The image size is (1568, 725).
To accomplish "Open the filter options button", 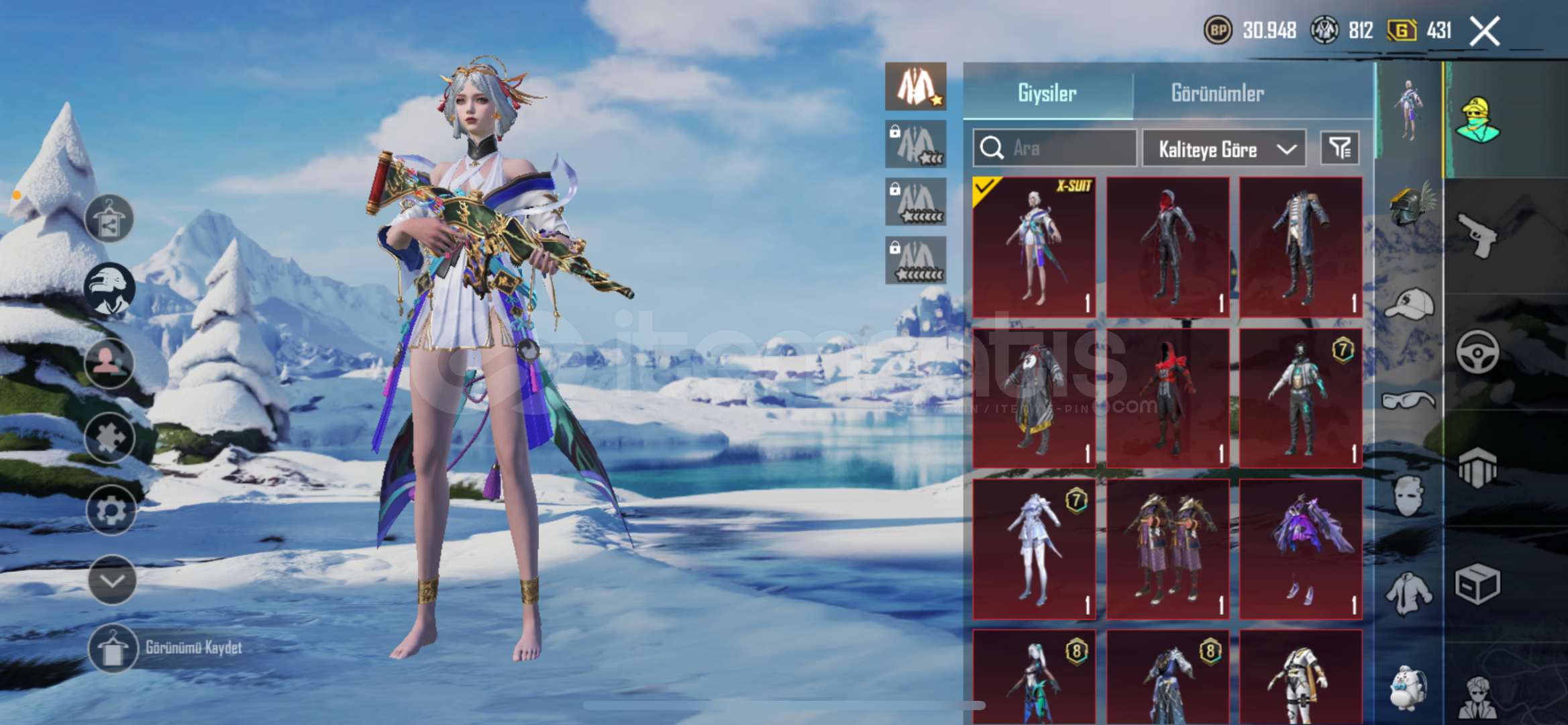I will tap(1340, 148).
